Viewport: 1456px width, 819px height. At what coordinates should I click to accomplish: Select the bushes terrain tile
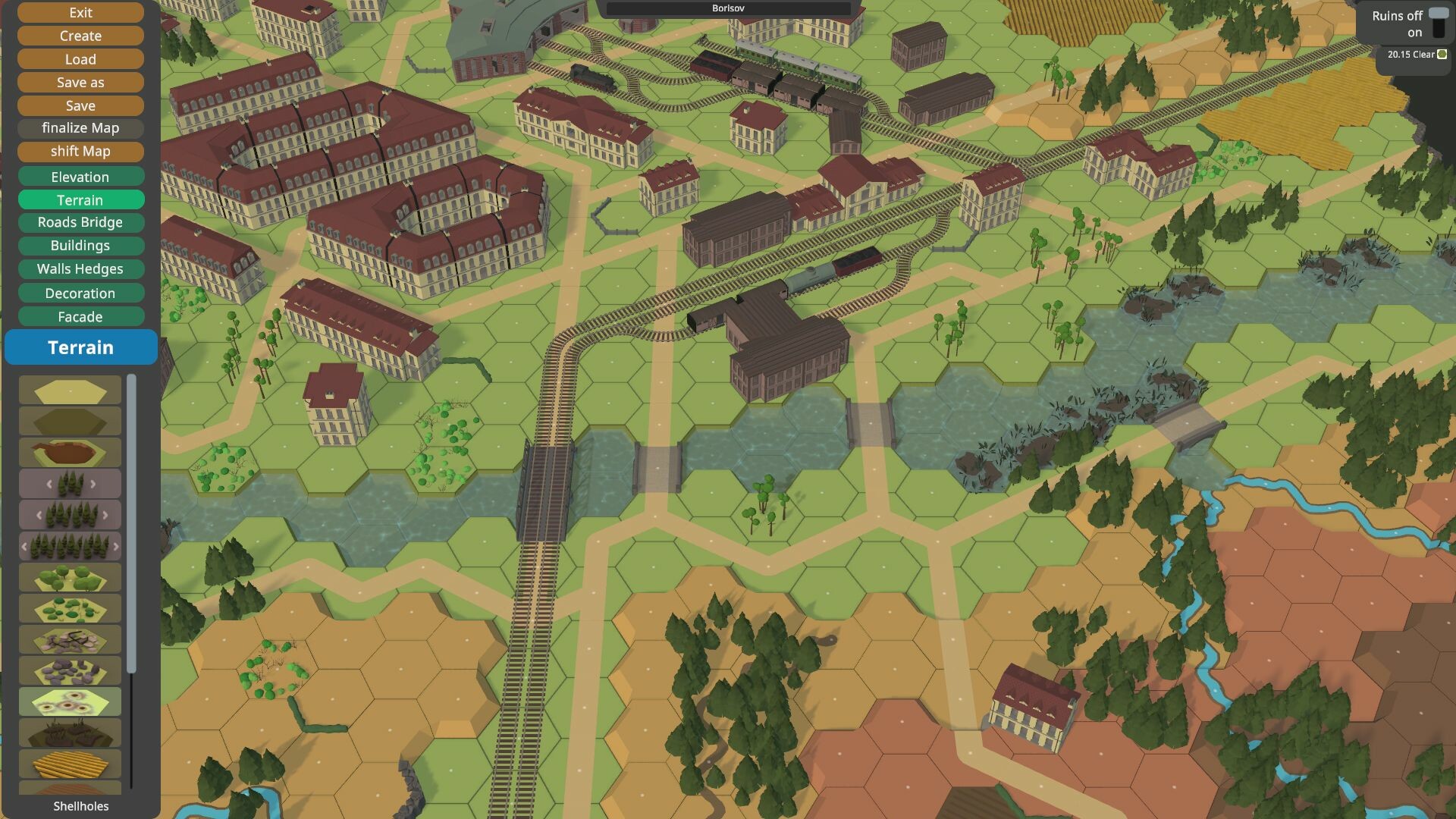coord(68,607)
